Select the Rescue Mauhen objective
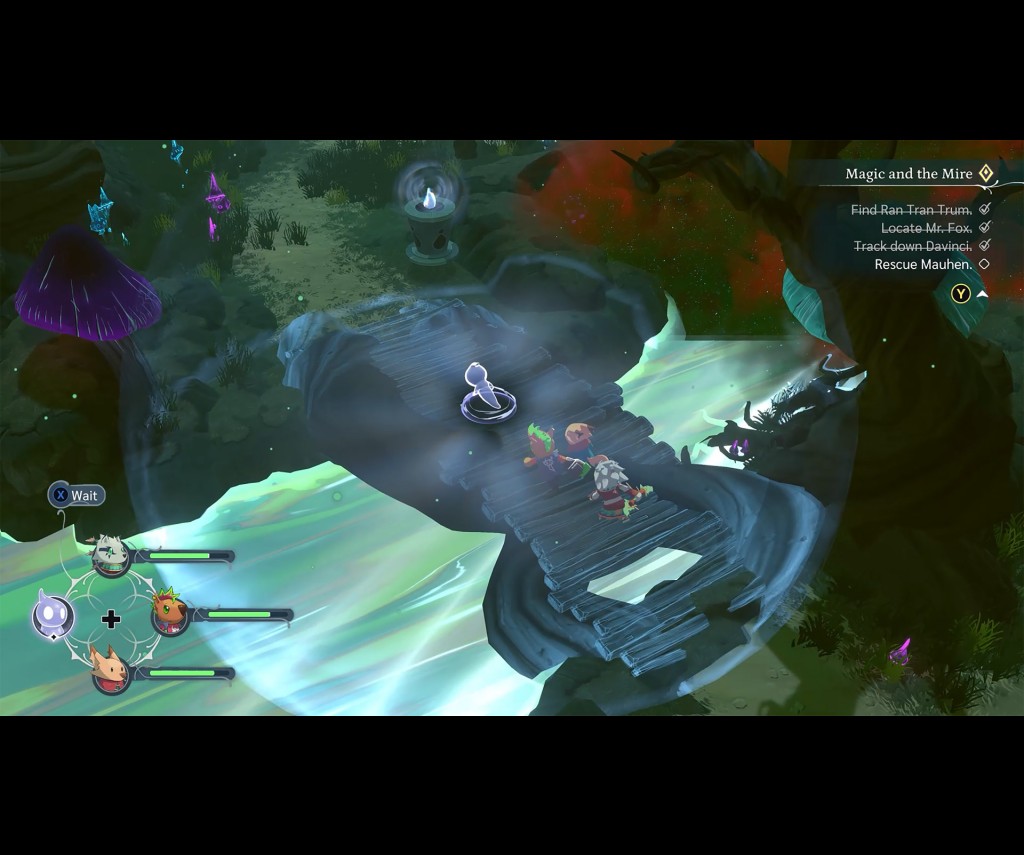 pos(922,264)
